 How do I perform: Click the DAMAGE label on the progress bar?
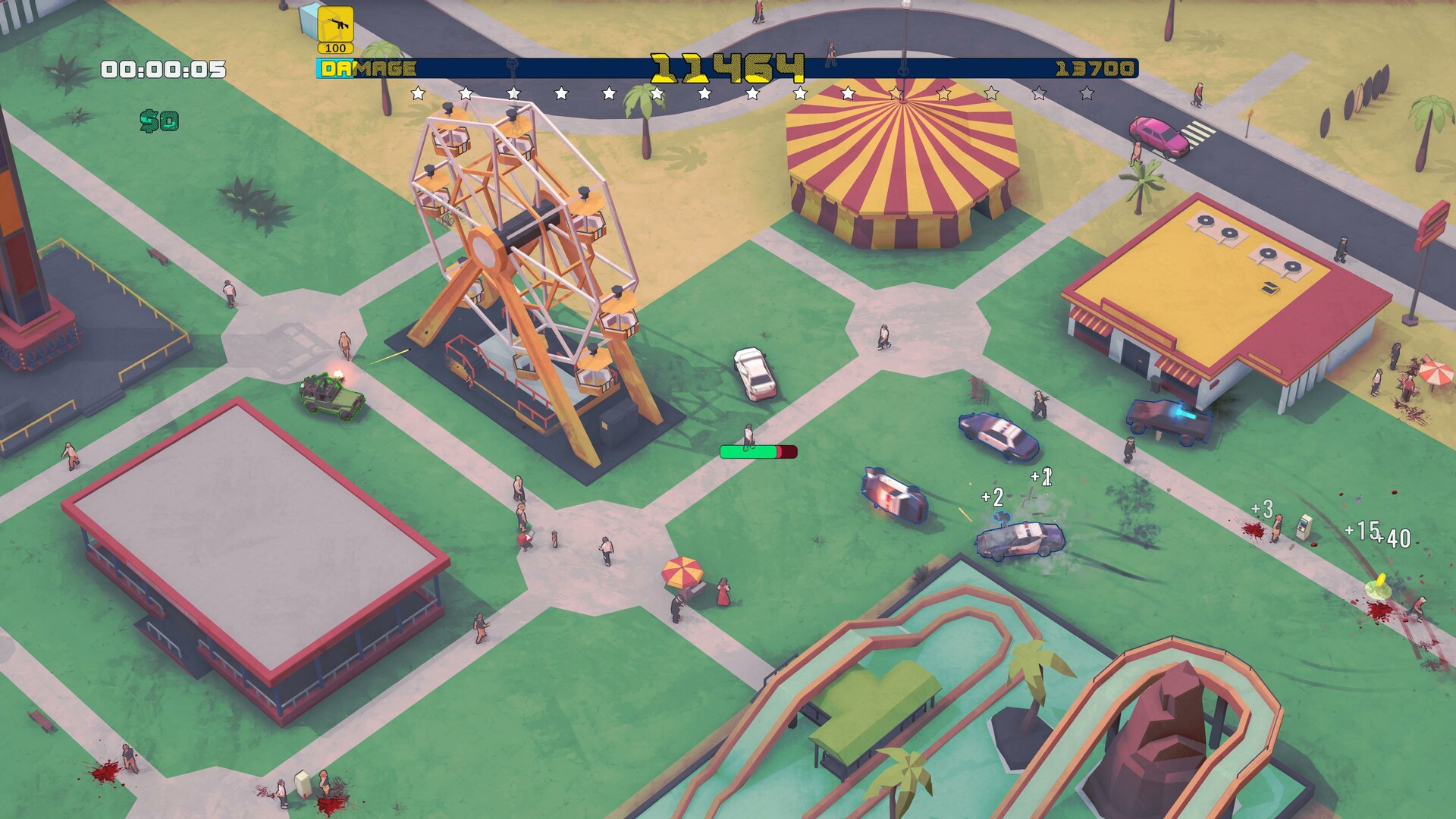[368, 69]
